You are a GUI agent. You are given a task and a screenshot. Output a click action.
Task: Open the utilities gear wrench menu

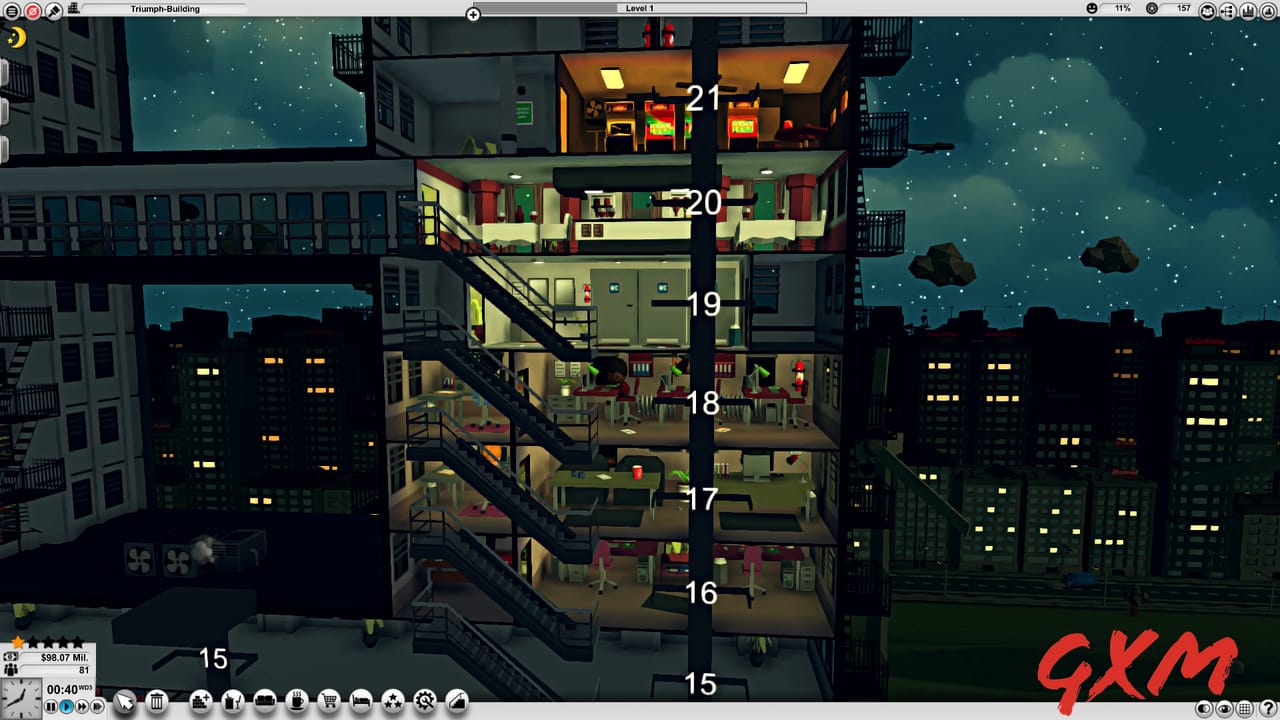[424, 701]
